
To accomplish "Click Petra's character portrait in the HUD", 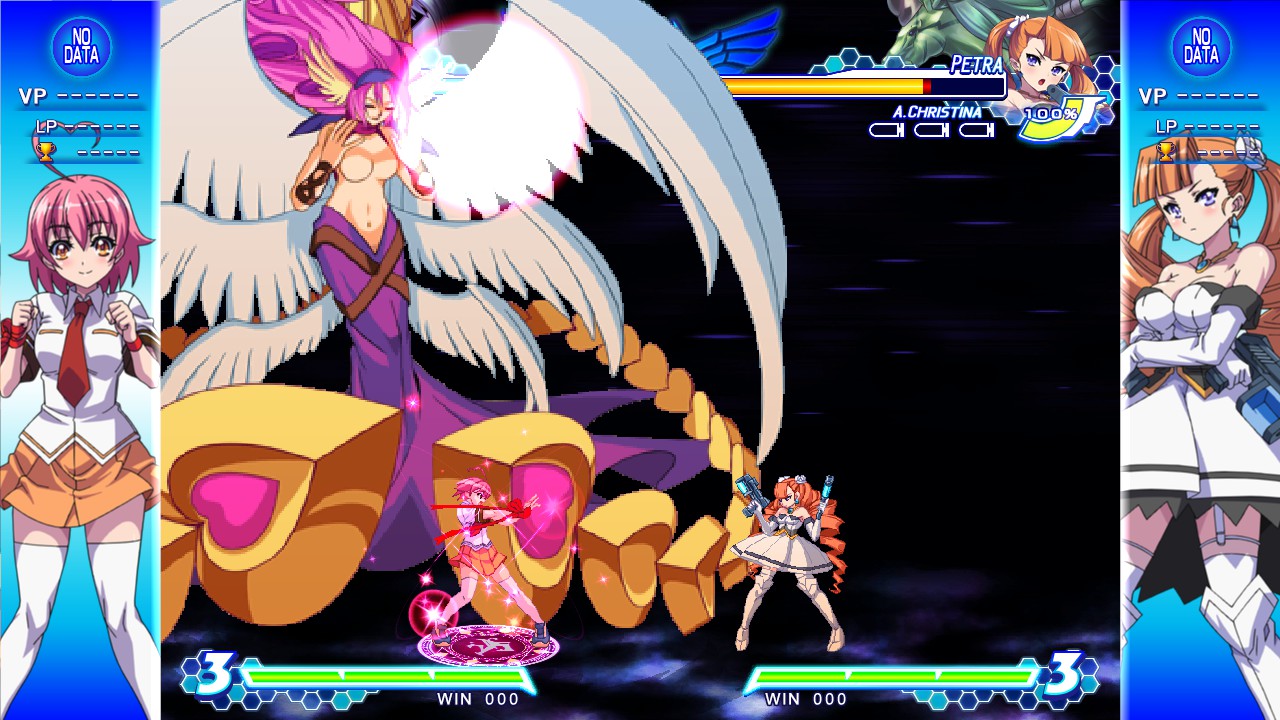I will (x=1040, y=60).
